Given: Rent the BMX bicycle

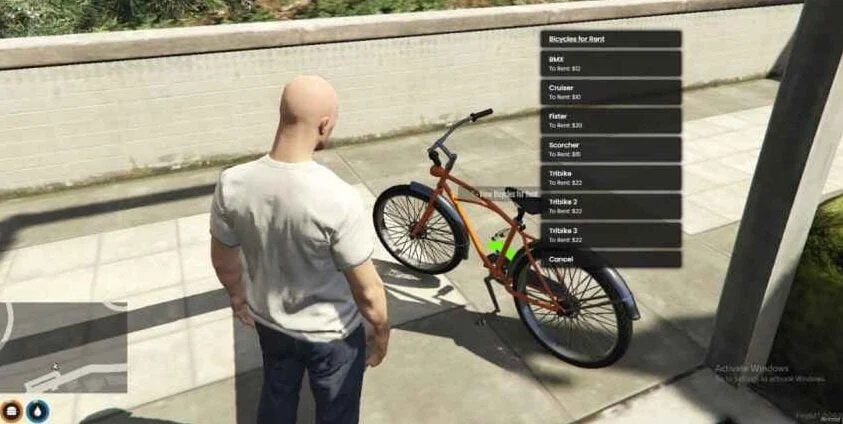Looking at the screenshot, I should 610,64.
